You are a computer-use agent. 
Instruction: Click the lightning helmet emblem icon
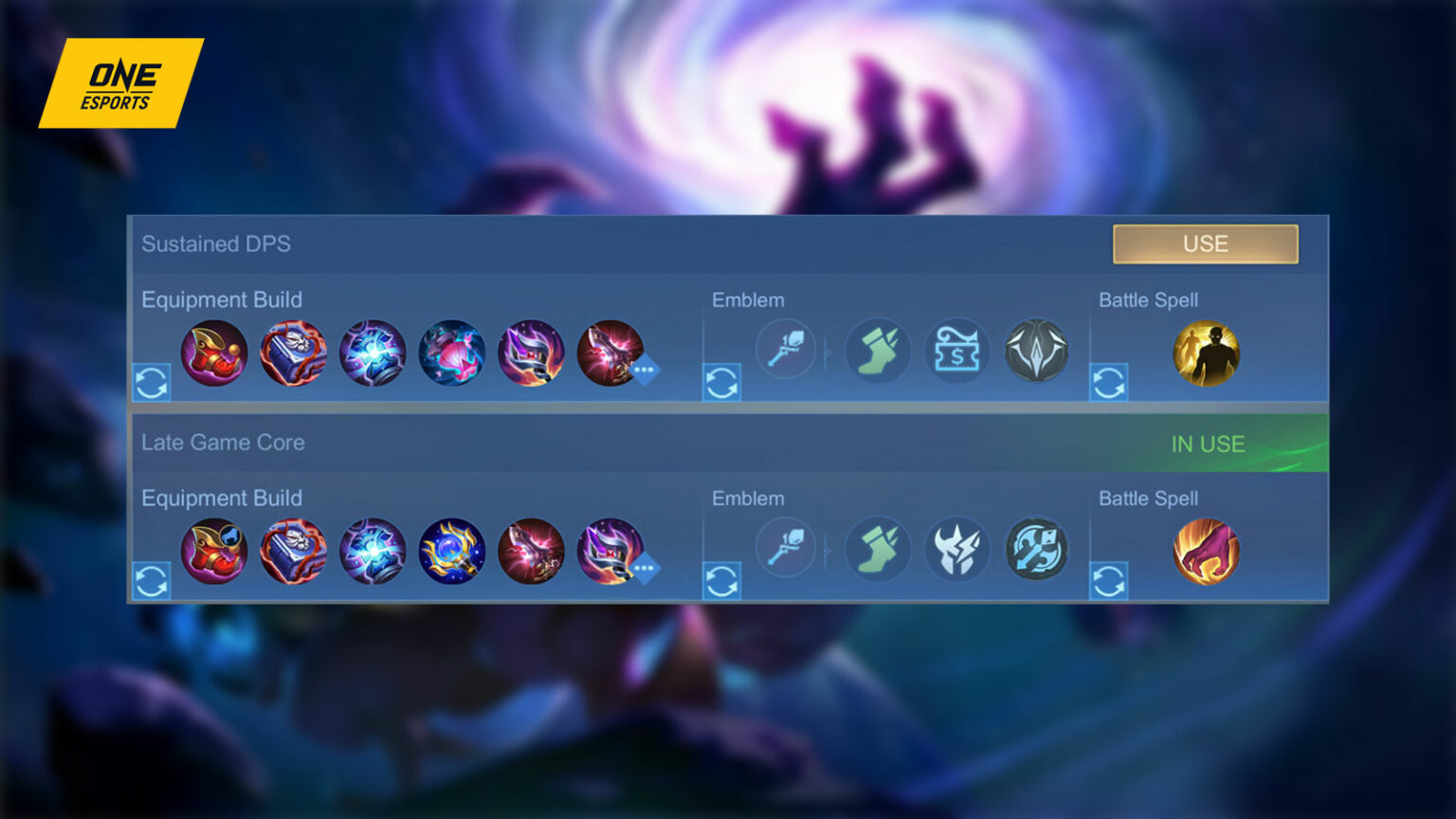pos(957,548)
